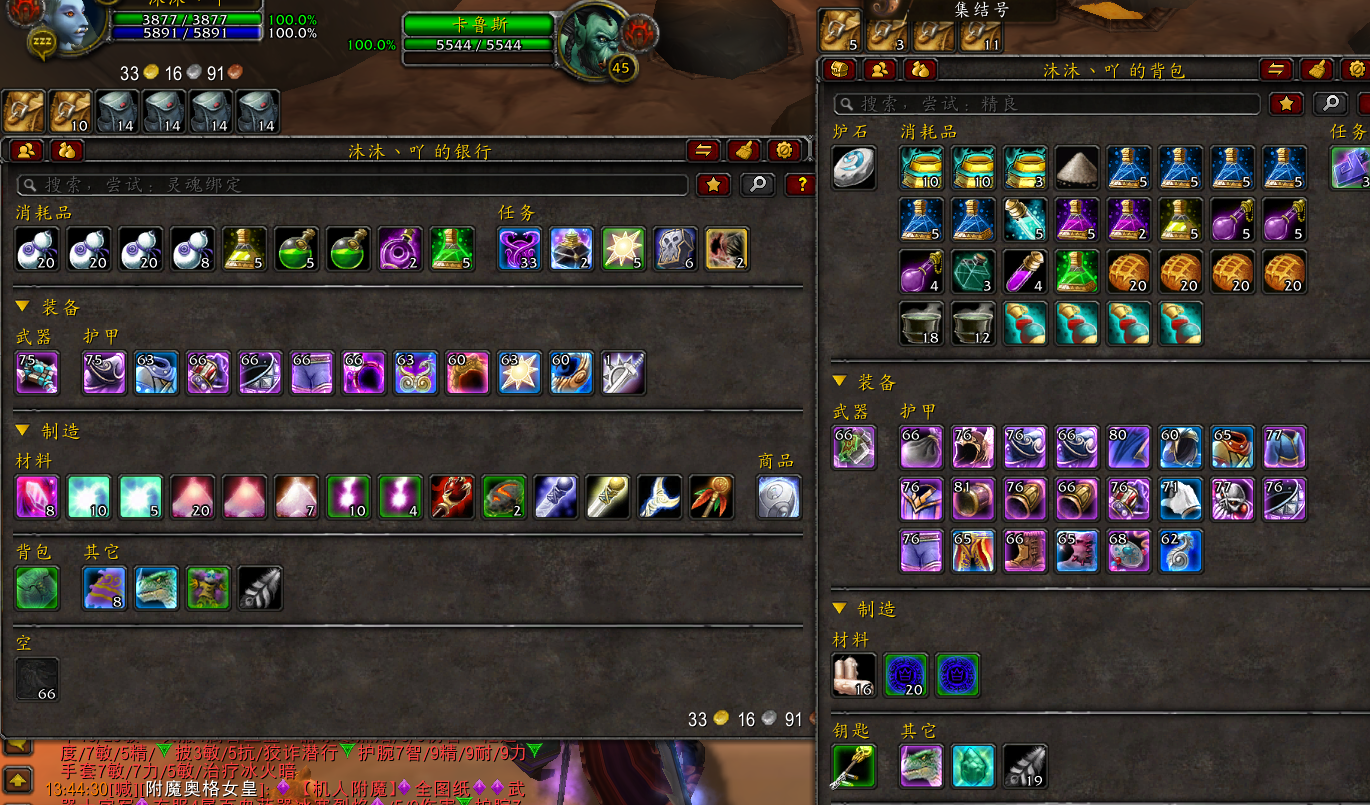Viewport: 1370px width, 805px height.
Task: Click the star favorites button in bank window
Action: pos(713,185)
